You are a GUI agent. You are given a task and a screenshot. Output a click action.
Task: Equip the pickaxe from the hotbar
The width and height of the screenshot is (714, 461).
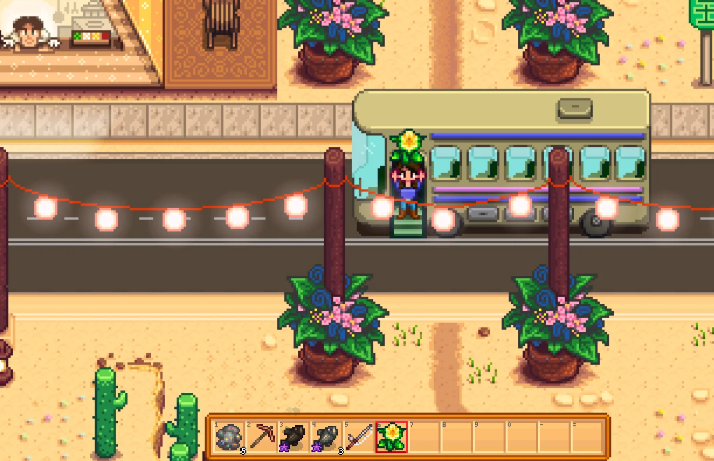tap(261, 436)
